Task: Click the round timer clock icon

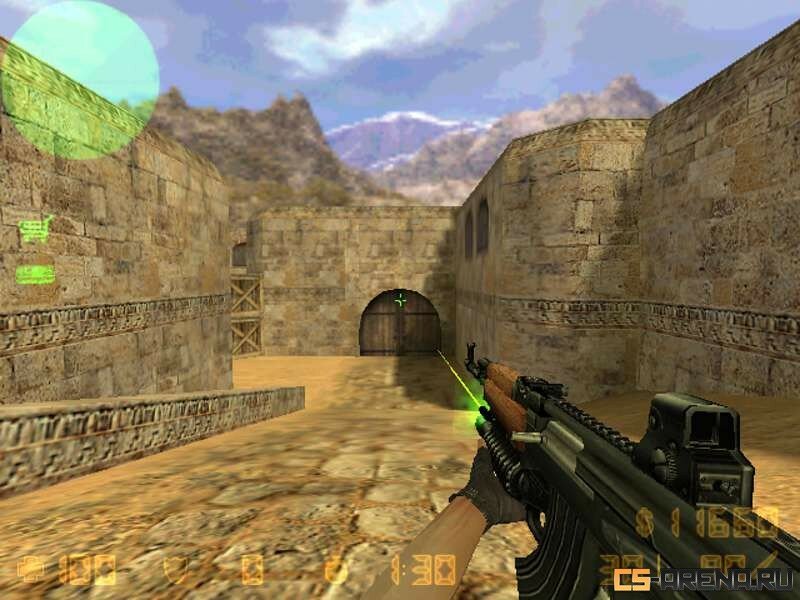Action: click(337, 570)
